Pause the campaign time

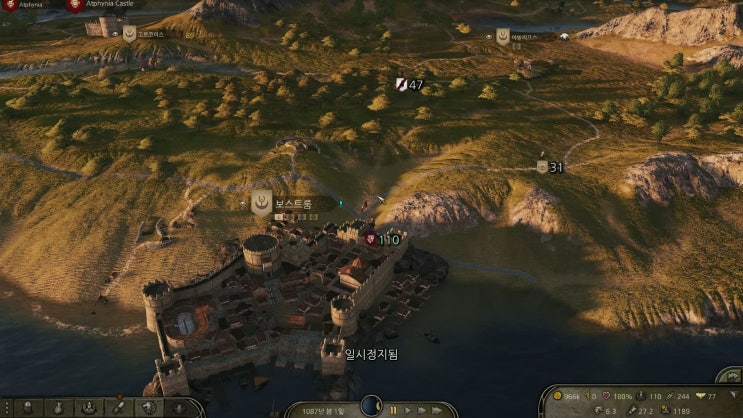[x=393, y=409]
